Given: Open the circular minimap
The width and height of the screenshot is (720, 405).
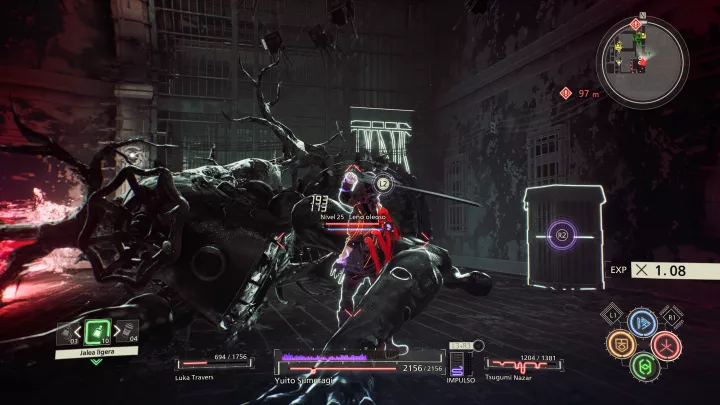Looking at the screenshot, I should tap(642, 54).
